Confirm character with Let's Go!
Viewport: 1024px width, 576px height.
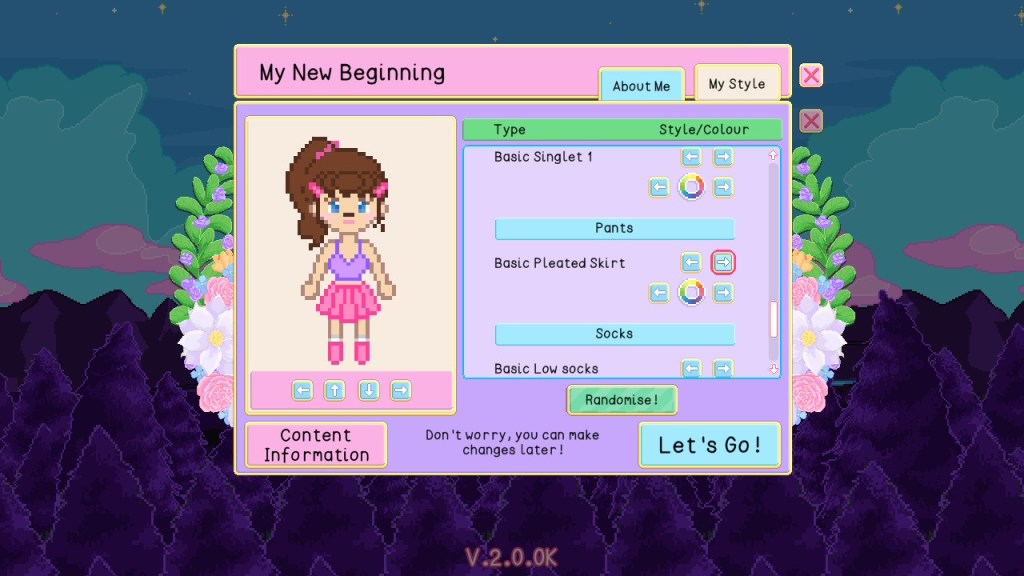tap(709, 445)
